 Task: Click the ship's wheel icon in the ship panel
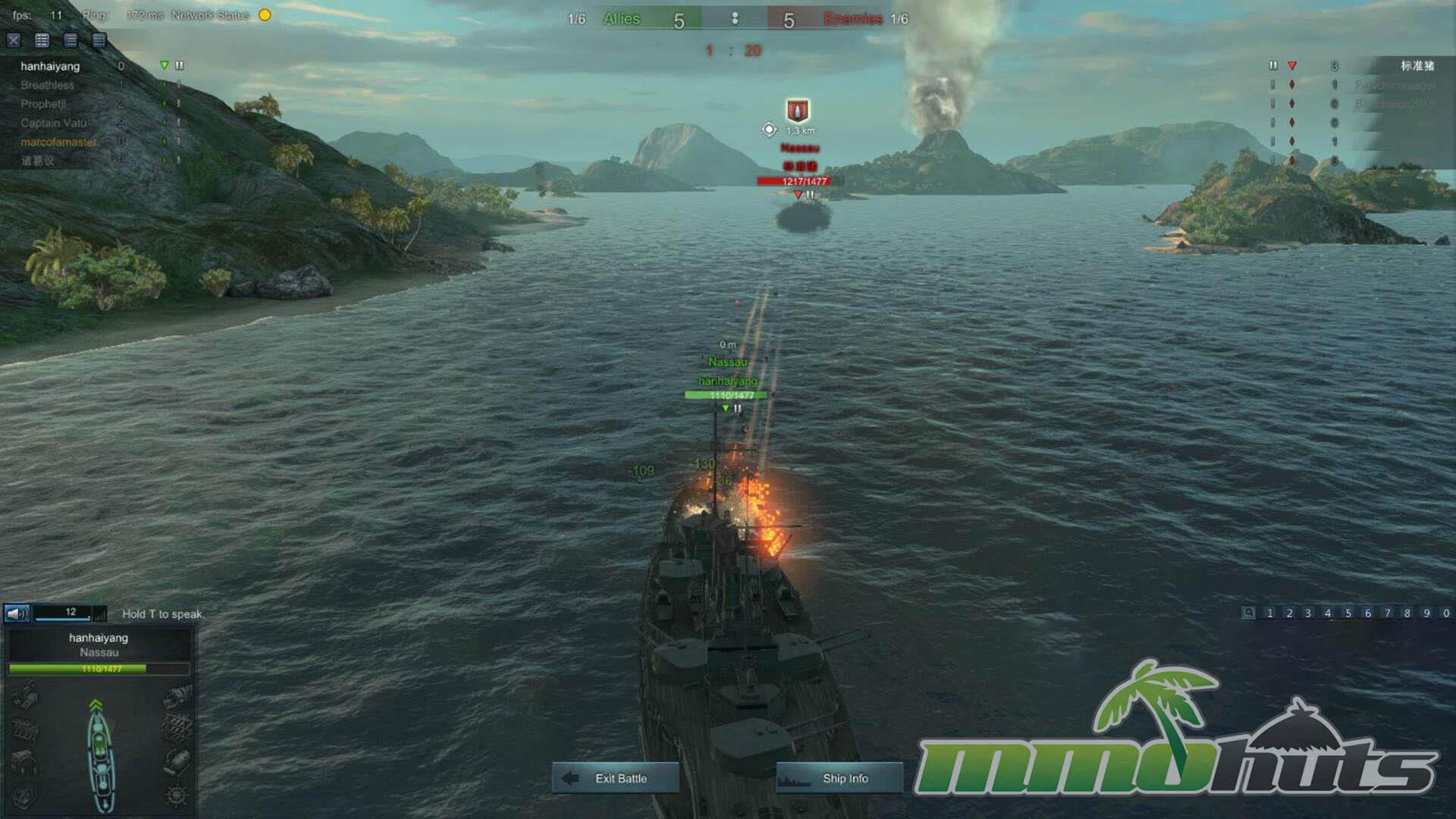pyautogui.click(x=176, y=795)
